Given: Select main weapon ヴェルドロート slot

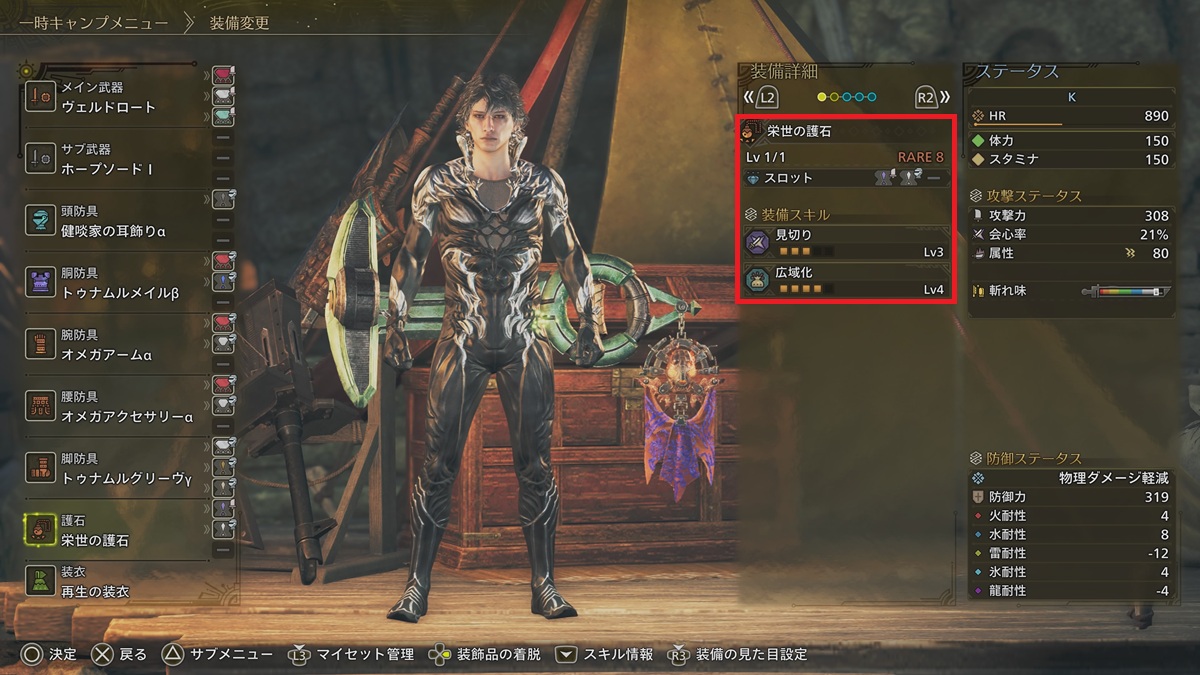Looking at the screenshot, I should [x=115, y=98].
